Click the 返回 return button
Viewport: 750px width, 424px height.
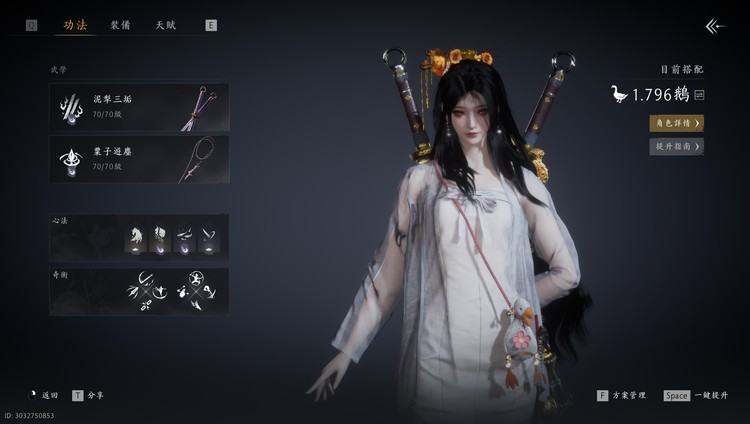(44, 395)
